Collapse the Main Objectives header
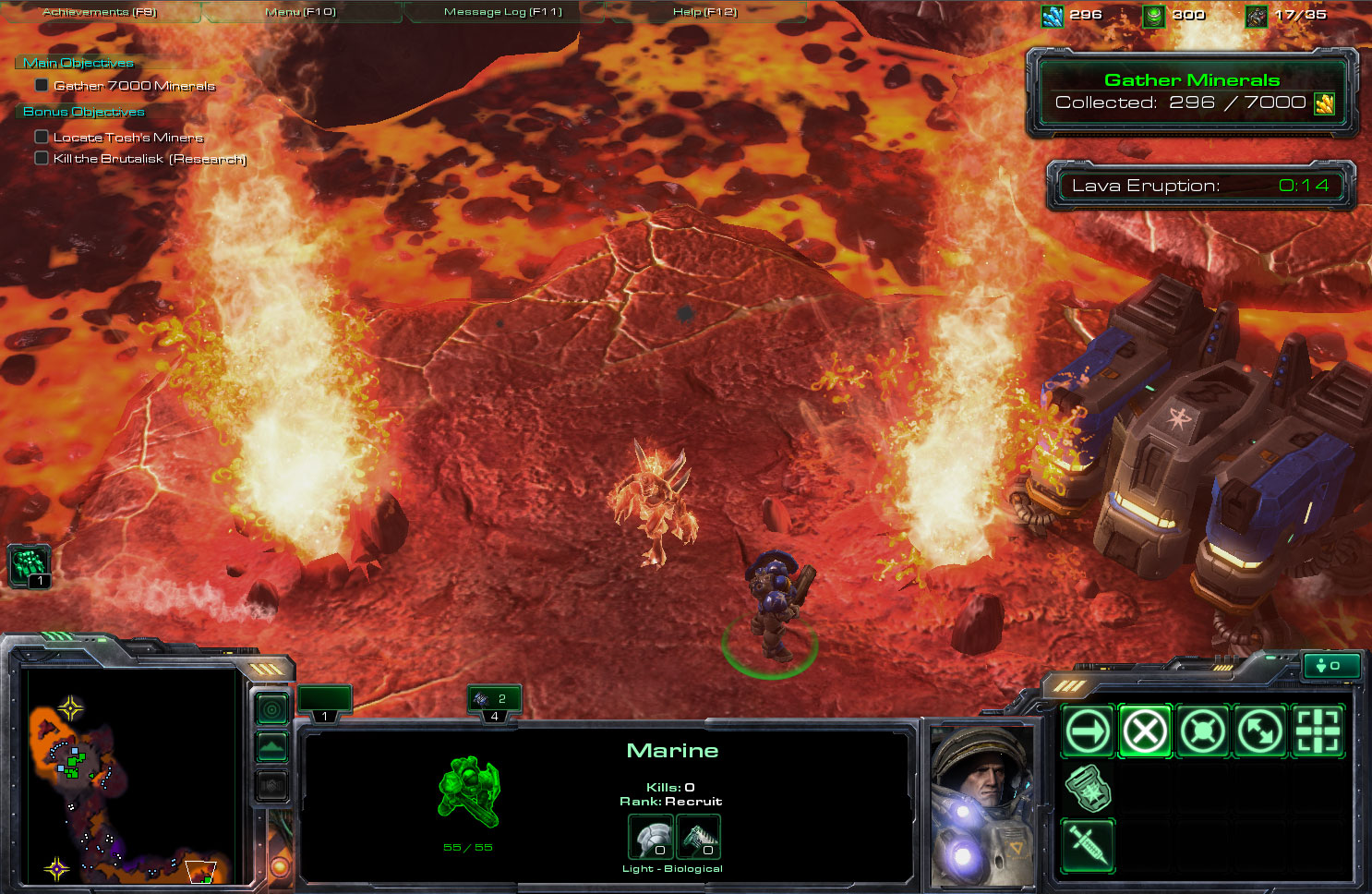The height and width of the screenshot is (894, 1372). pos(78,63)
